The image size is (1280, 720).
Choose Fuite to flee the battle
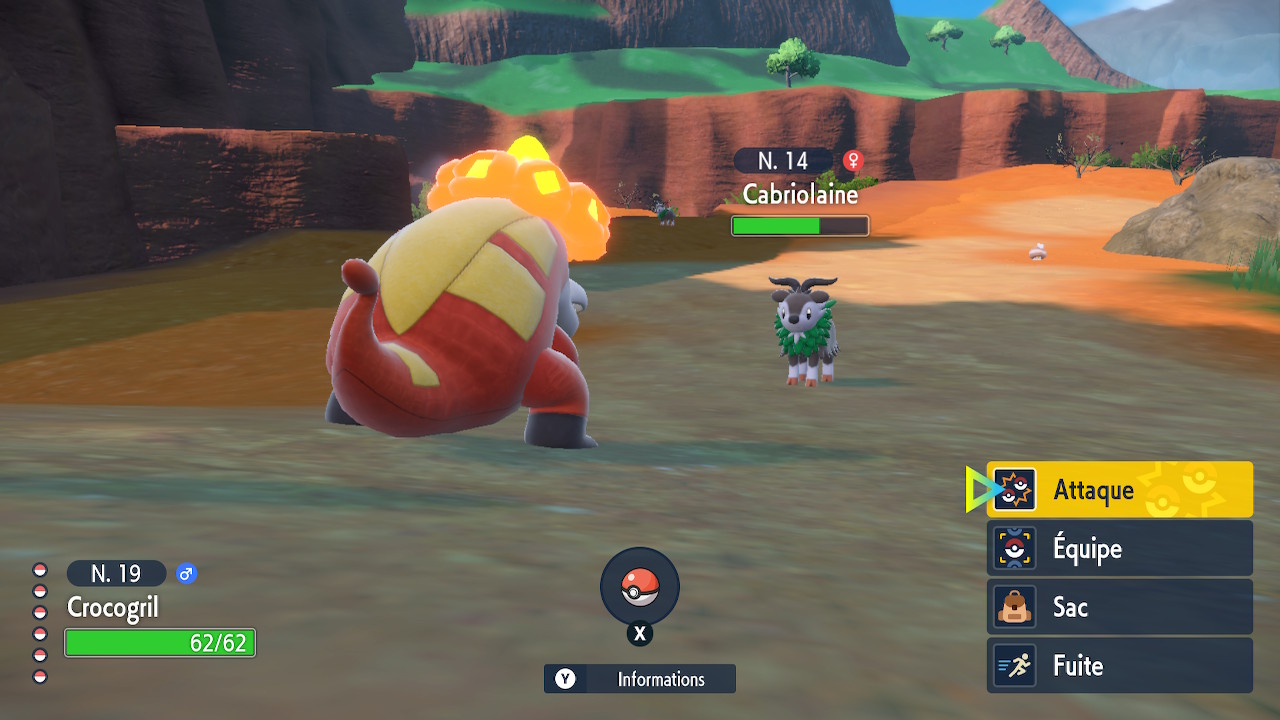(1119, 665)
